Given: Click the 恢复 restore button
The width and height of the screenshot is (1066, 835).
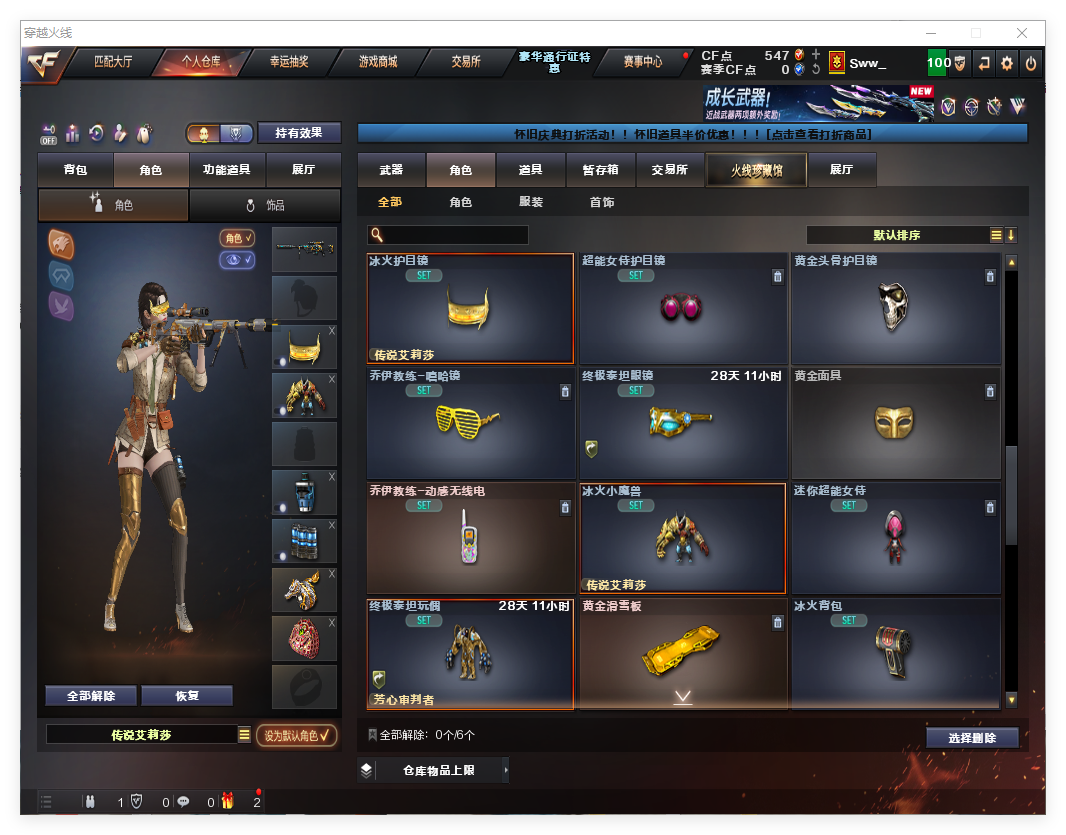Looking at the screenshot, I should pyautogui.click(x=187, y=696).
